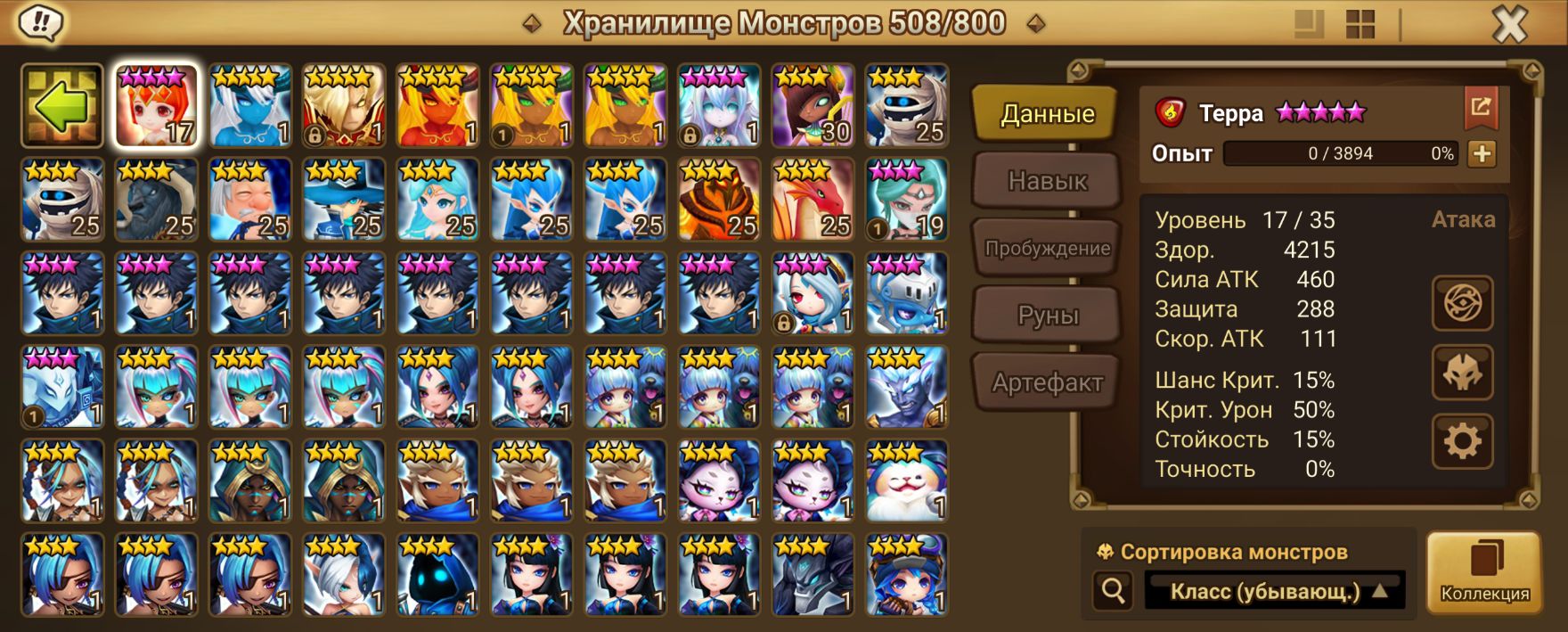The width and height of the screenshot is (1568, 632).
Task: Click the magnifying glass search button
Action: [1113, 590]
